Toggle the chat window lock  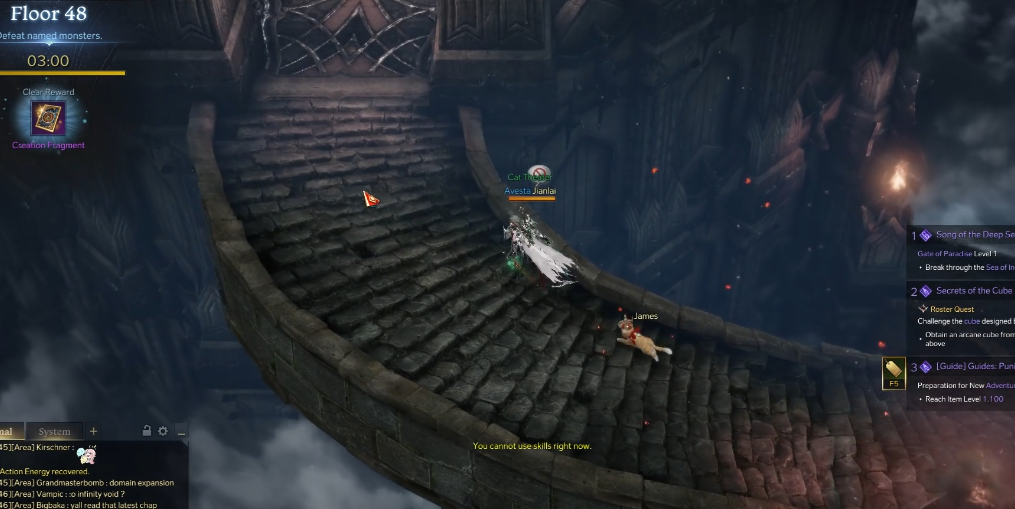(x=147, y=431)
